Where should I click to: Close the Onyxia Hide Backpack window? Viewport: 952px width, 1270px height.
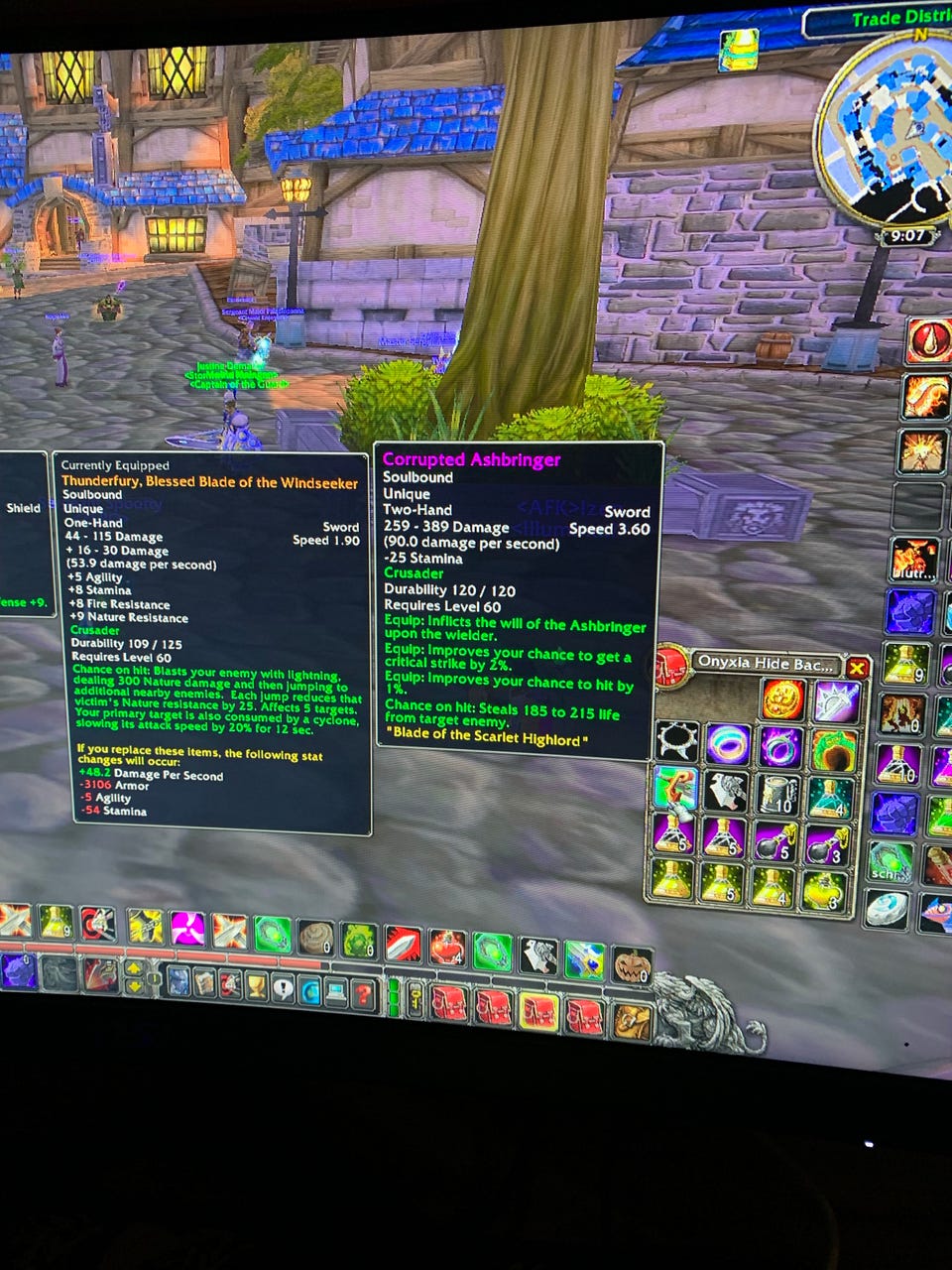click(x=857, y=669)
